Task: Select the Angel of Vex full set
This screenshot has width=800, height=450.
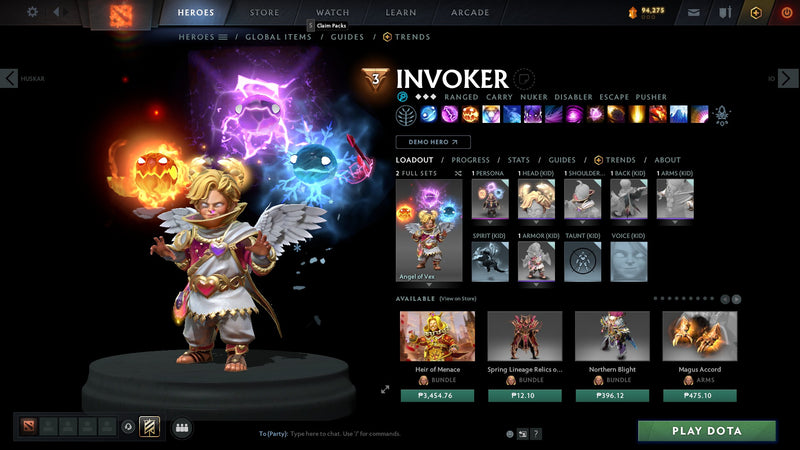Action: point(429,231)
